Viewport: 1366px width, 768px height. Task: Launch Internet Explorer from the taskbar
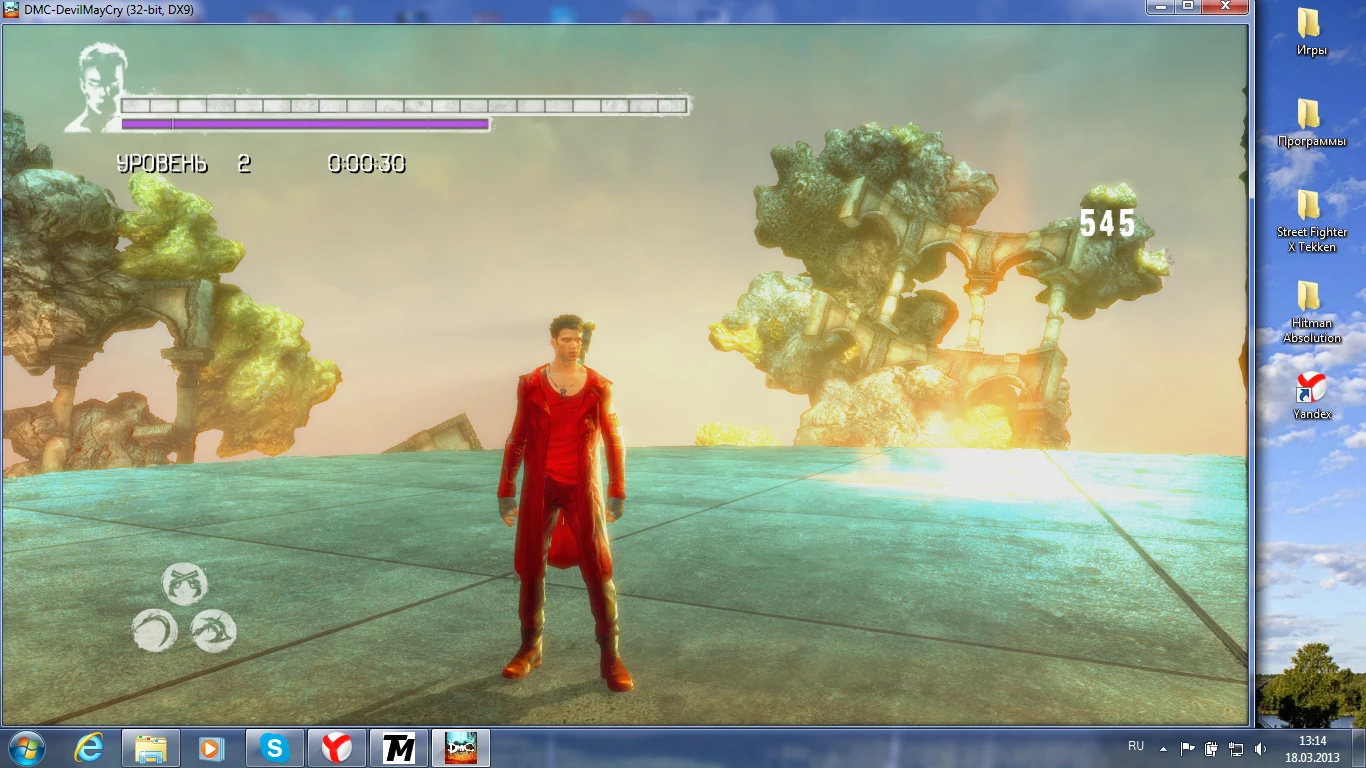coord(88,747)
